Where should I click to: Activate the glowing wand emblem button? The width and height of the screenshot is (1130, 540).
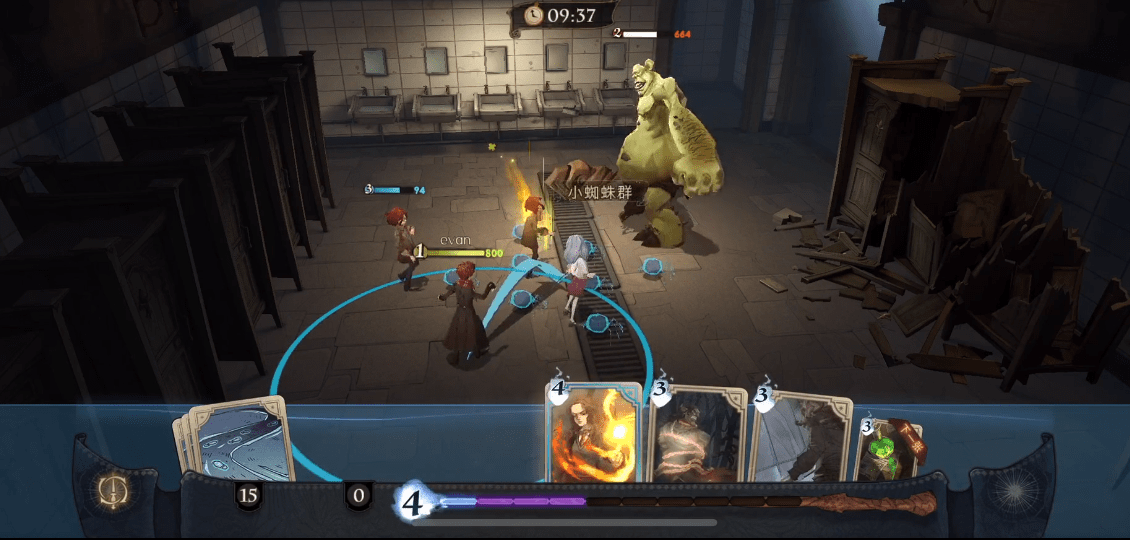click(x=110, y=489)
